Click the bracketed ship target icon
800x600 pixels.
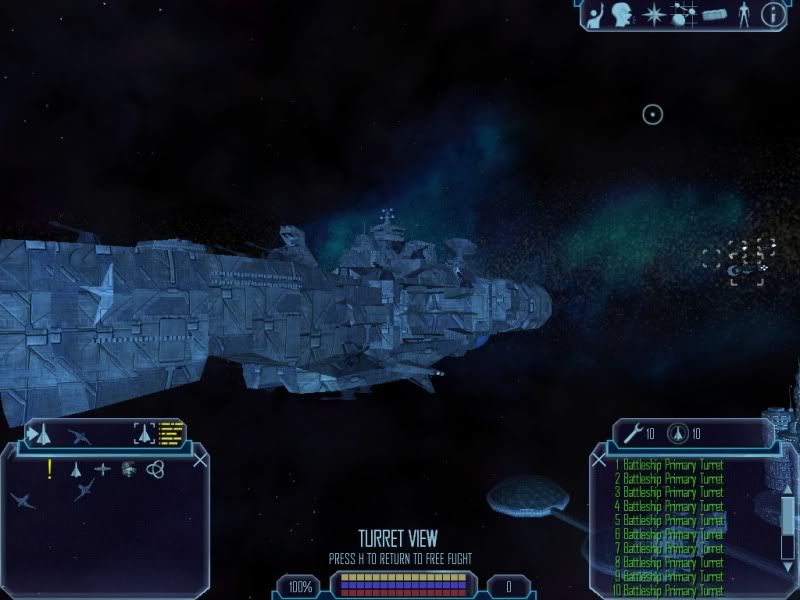(x=145, y=434)
